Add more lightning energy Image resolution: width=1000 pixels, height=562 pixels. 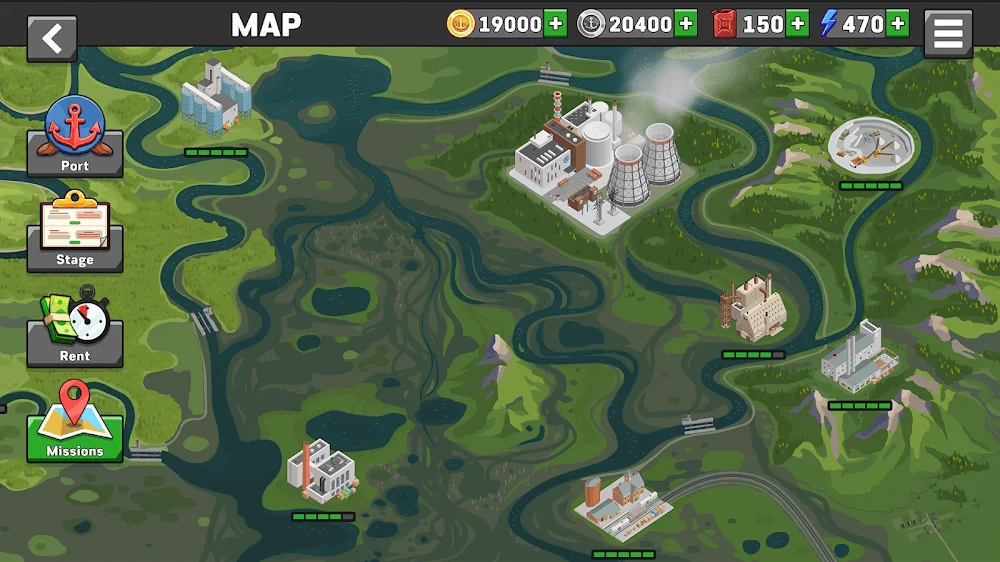point(897,24)
